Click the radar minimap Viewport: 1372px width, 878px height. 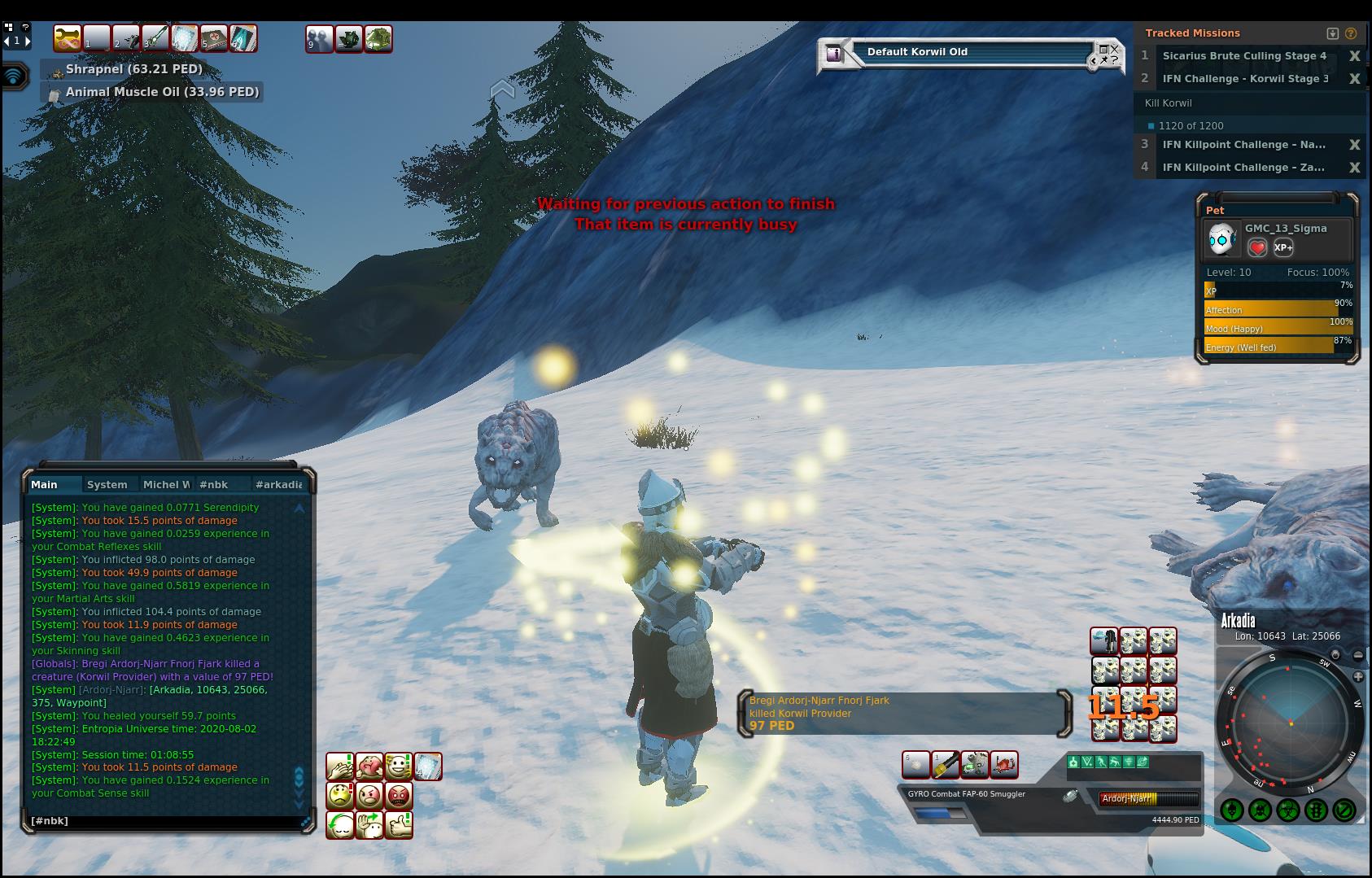tap(1290, 722)
